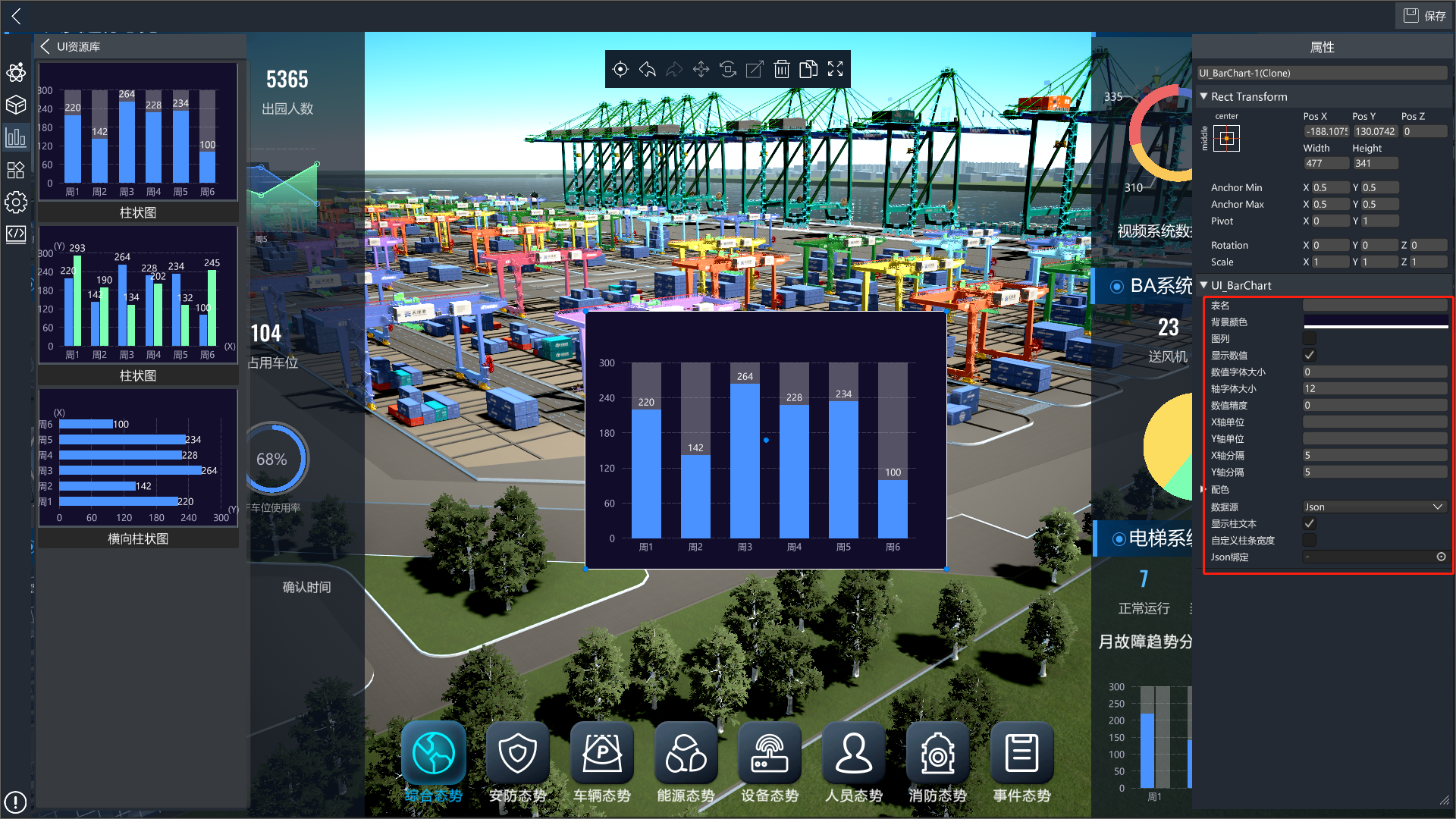Pick the 背景颜色 background color swatch
This screenshot has height=819, width=1456.
1374,323
